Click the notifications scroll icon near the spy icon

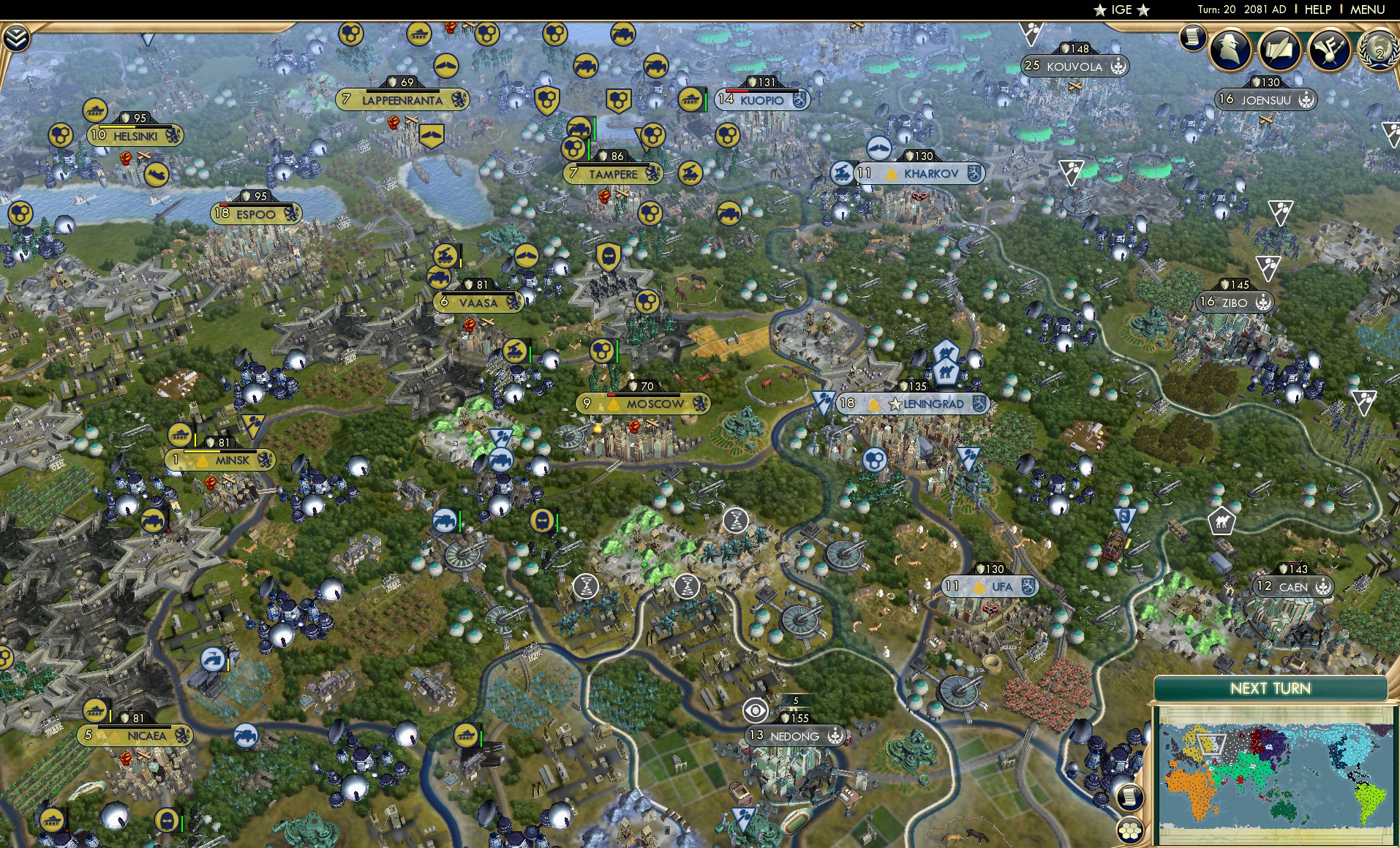click(1193, 39)
